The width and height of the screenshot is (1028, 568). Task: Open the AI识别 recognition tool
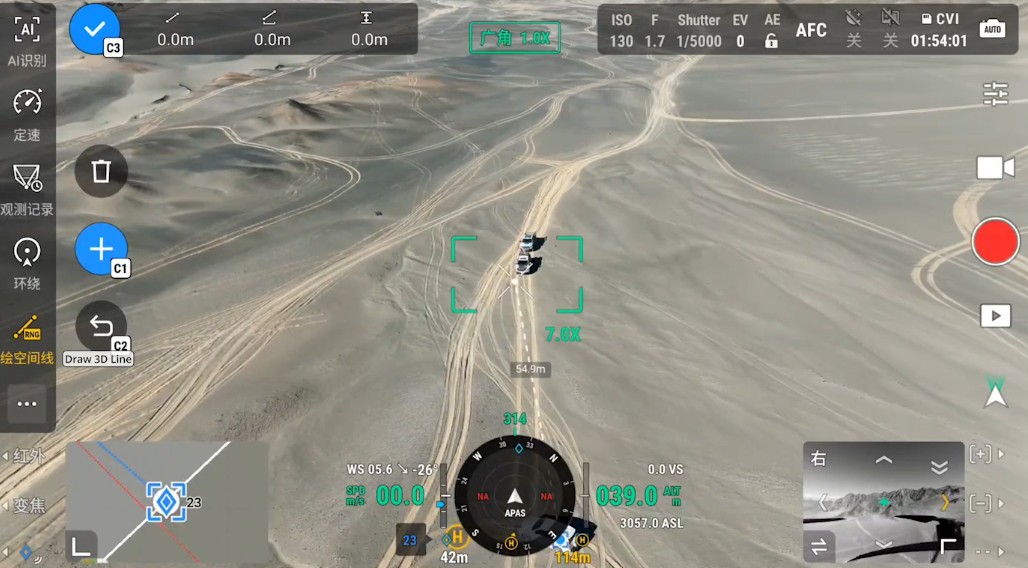pyautogui.click(x=27, y=38)
